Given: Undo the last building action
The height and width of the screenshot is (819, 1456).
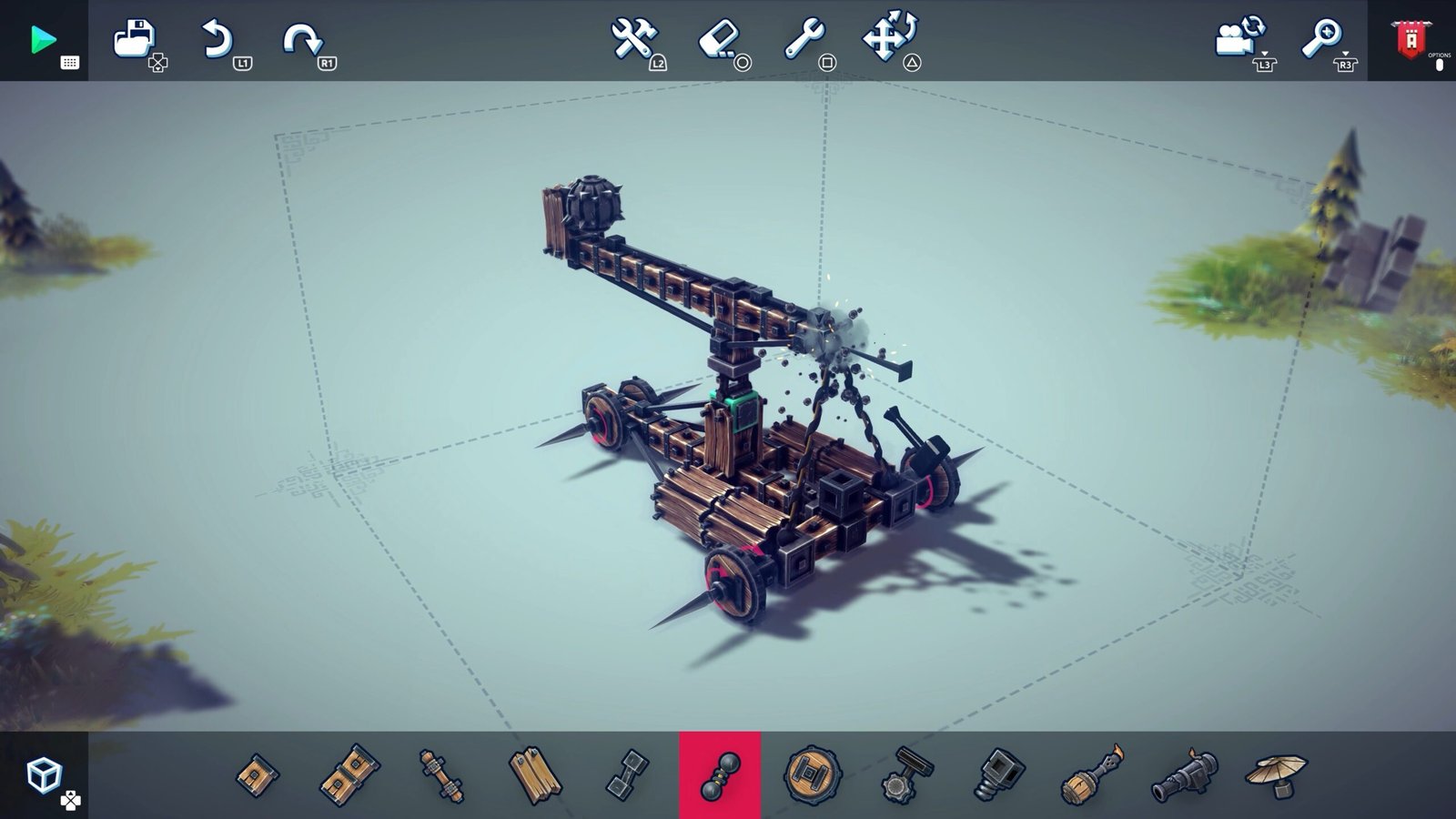Looking at the screenshot, I should (218, 40).
